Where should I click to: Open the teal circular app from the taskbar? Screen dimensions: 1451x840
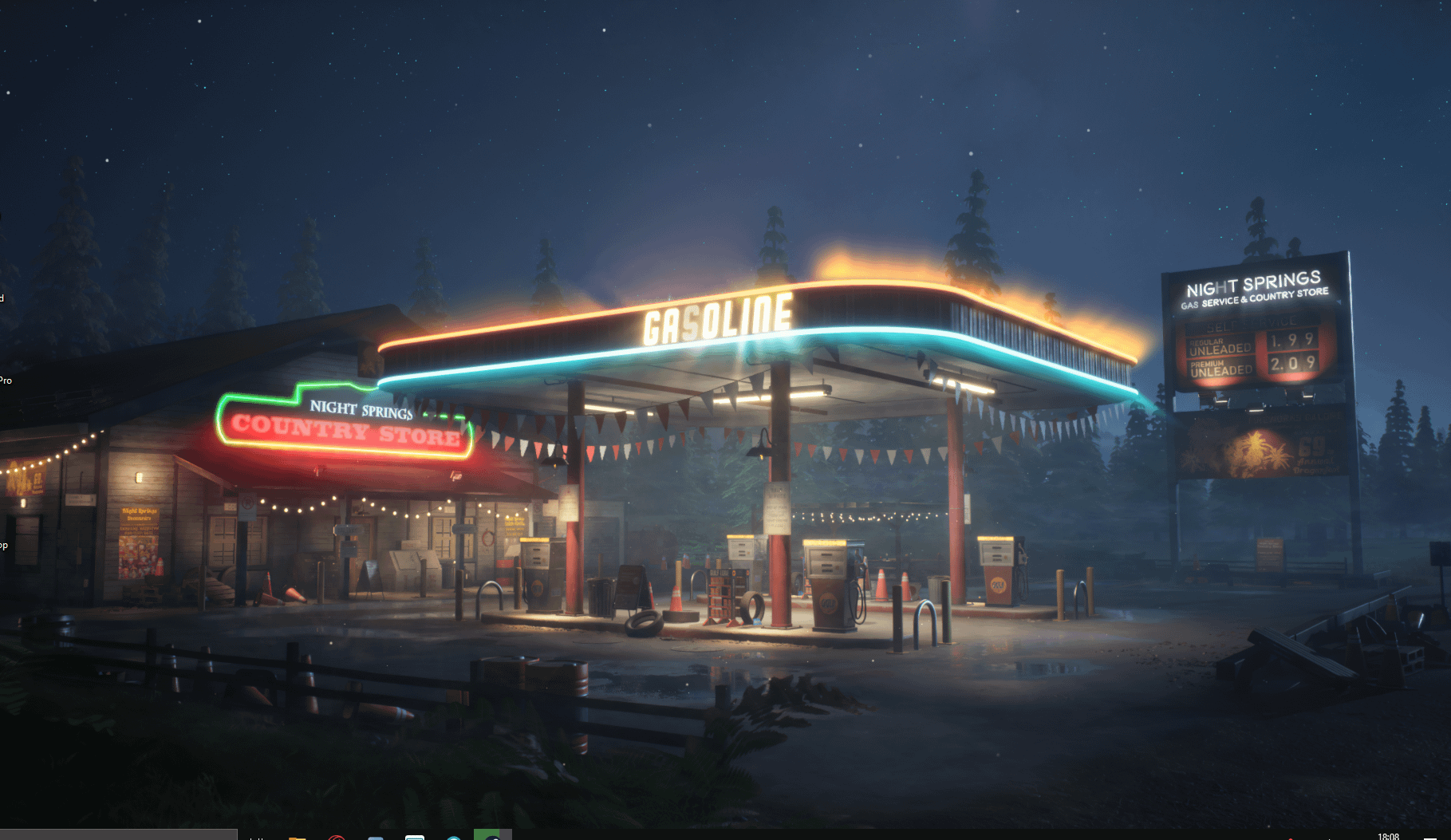(452, 836)
